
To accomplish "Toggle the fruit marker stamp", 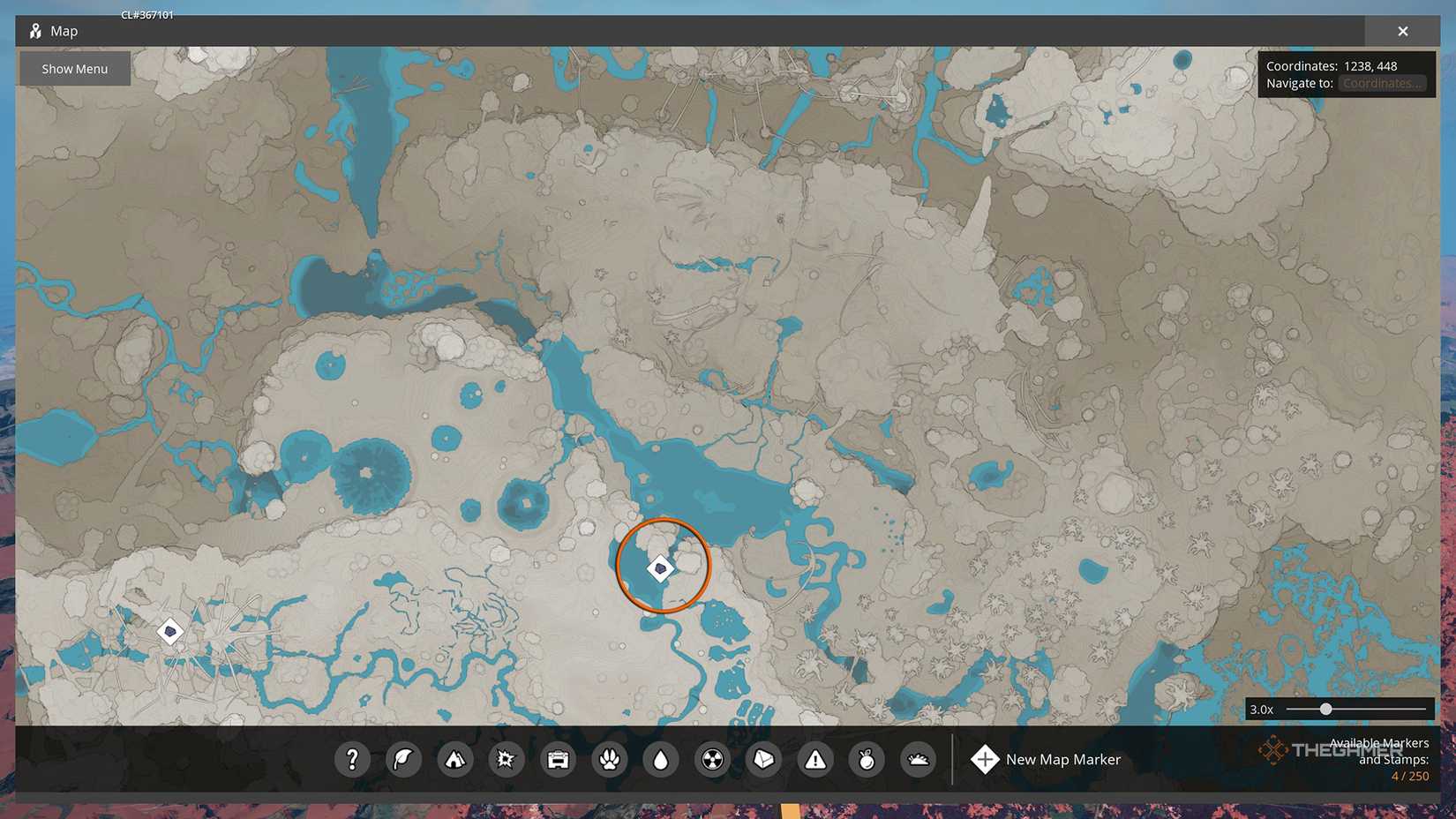I will coord(866,759).
